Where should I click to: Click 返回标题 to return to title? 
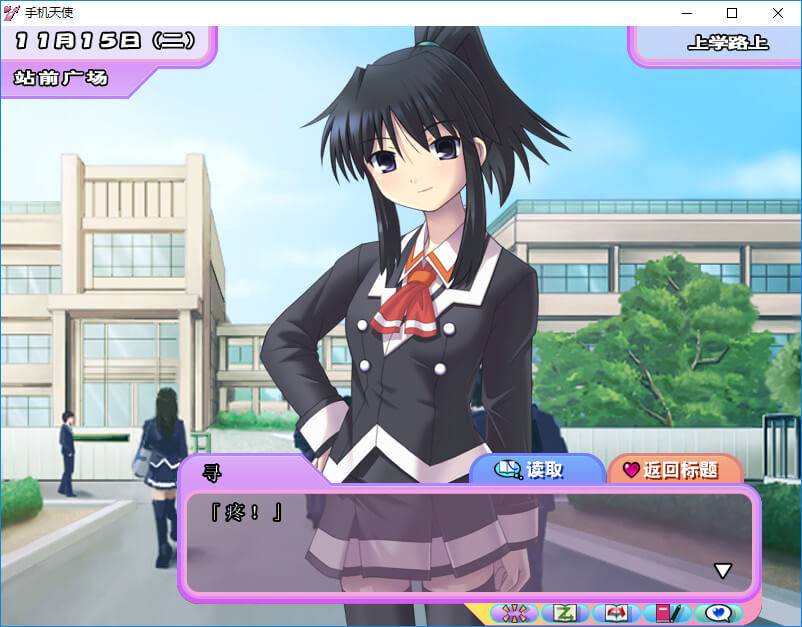tap(672, 469)
